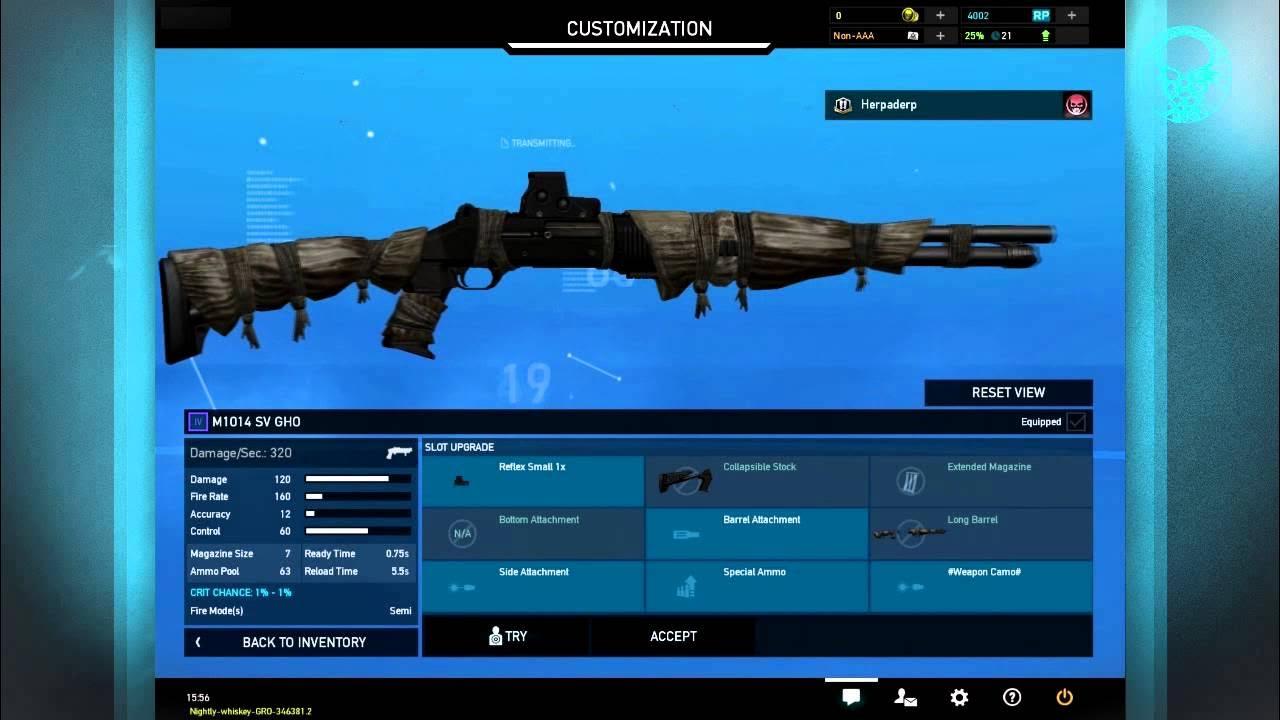Open the player messages icon
Screen dimensions: 1280x720
point(904,697)
